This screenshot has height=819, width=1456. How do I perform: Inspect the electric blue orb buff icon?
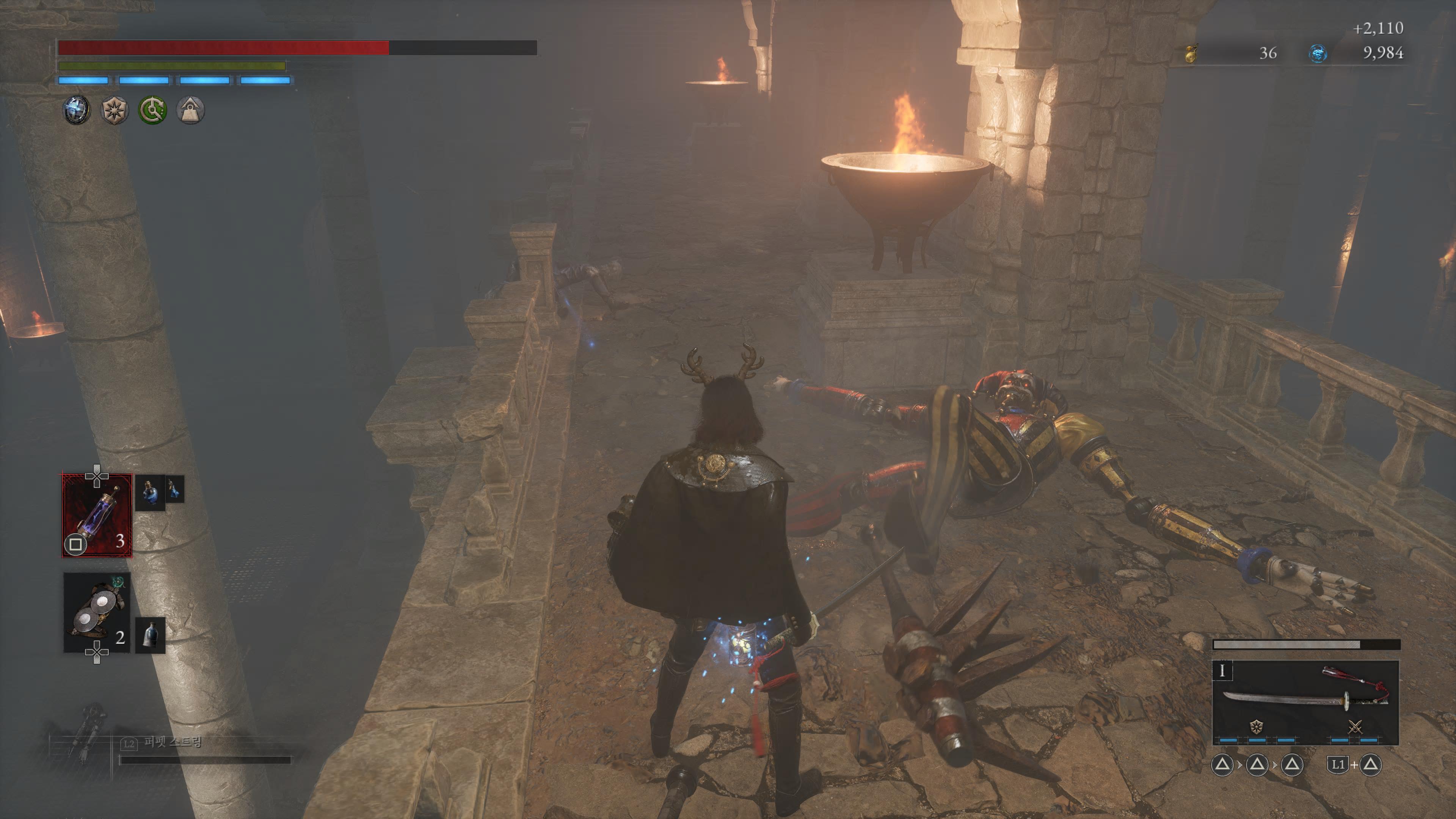[76, 110]
